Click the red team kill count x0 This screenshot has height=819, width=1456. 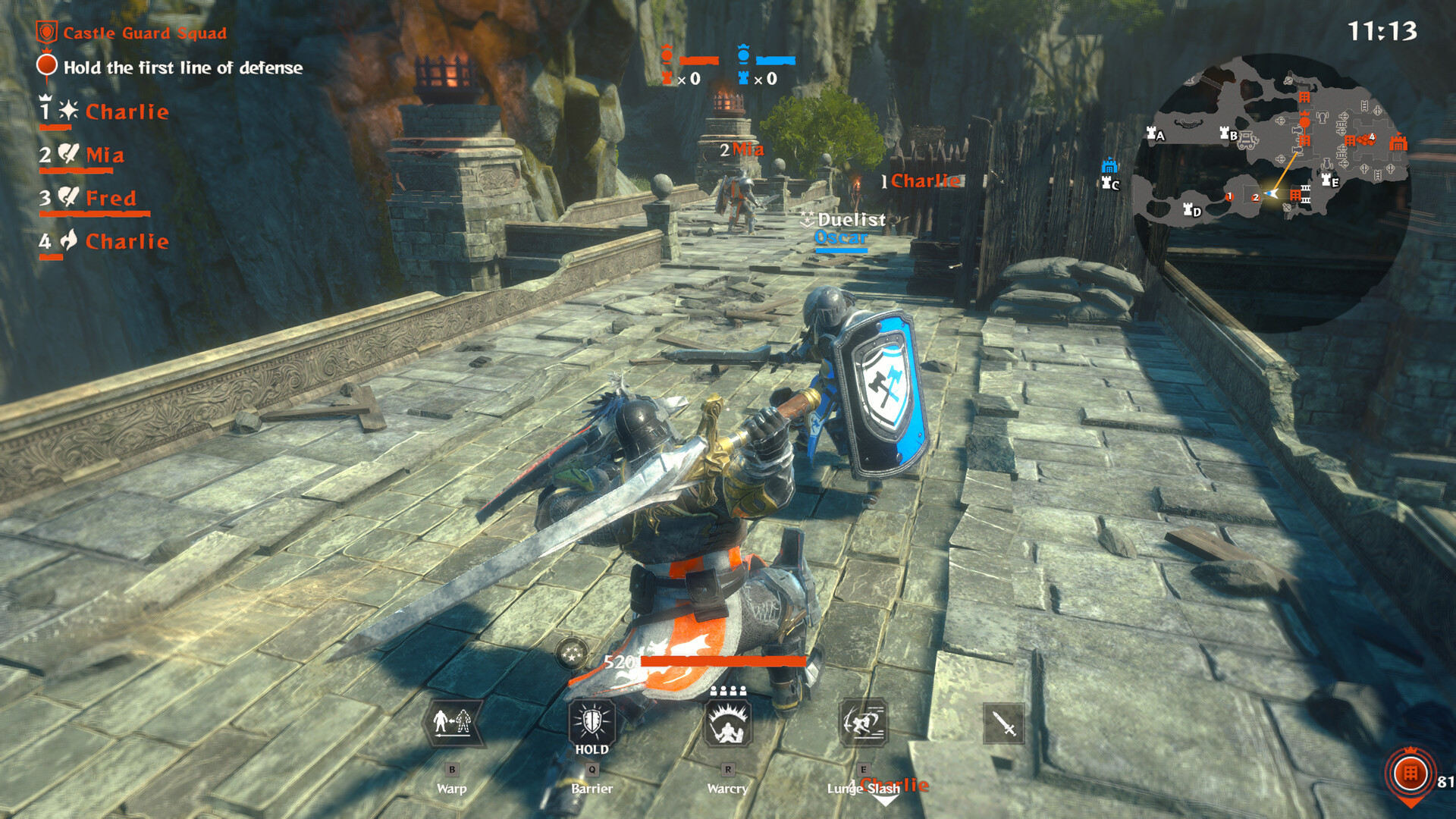[689, 79]
